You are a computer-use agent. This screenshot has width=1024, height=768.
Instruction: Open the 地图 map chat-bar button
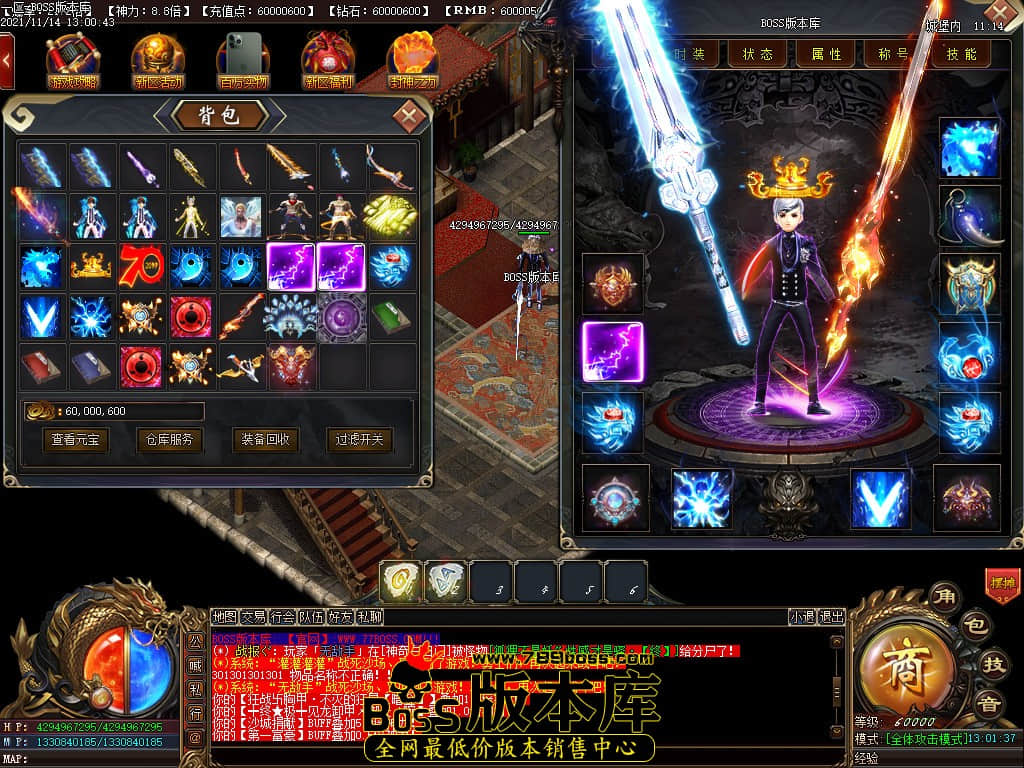tap(224, 617)
